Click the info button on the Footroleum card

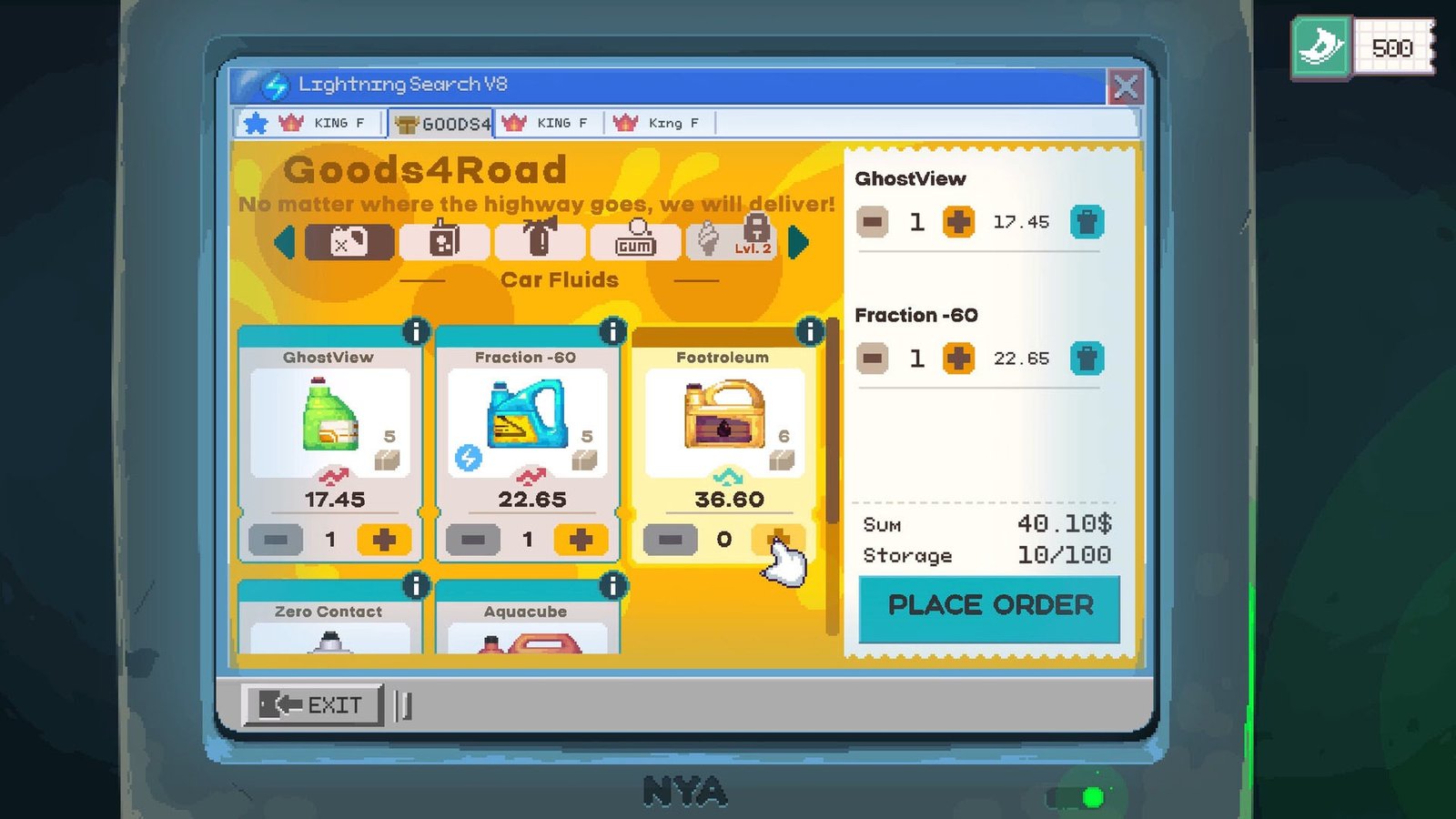809,332
